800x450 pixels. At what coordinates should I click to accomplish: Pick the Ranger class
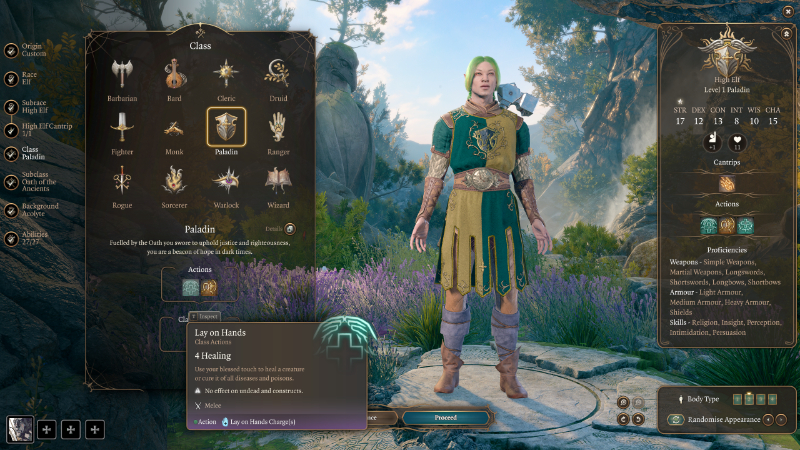click(277, 128)
